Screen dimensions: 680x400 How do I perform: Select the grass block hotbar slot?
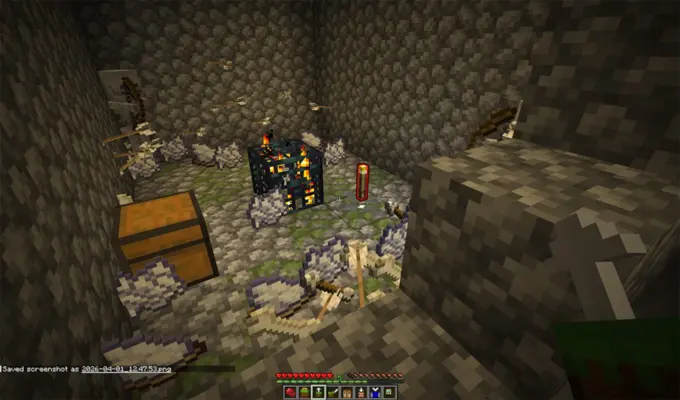(x=304, y=392)
